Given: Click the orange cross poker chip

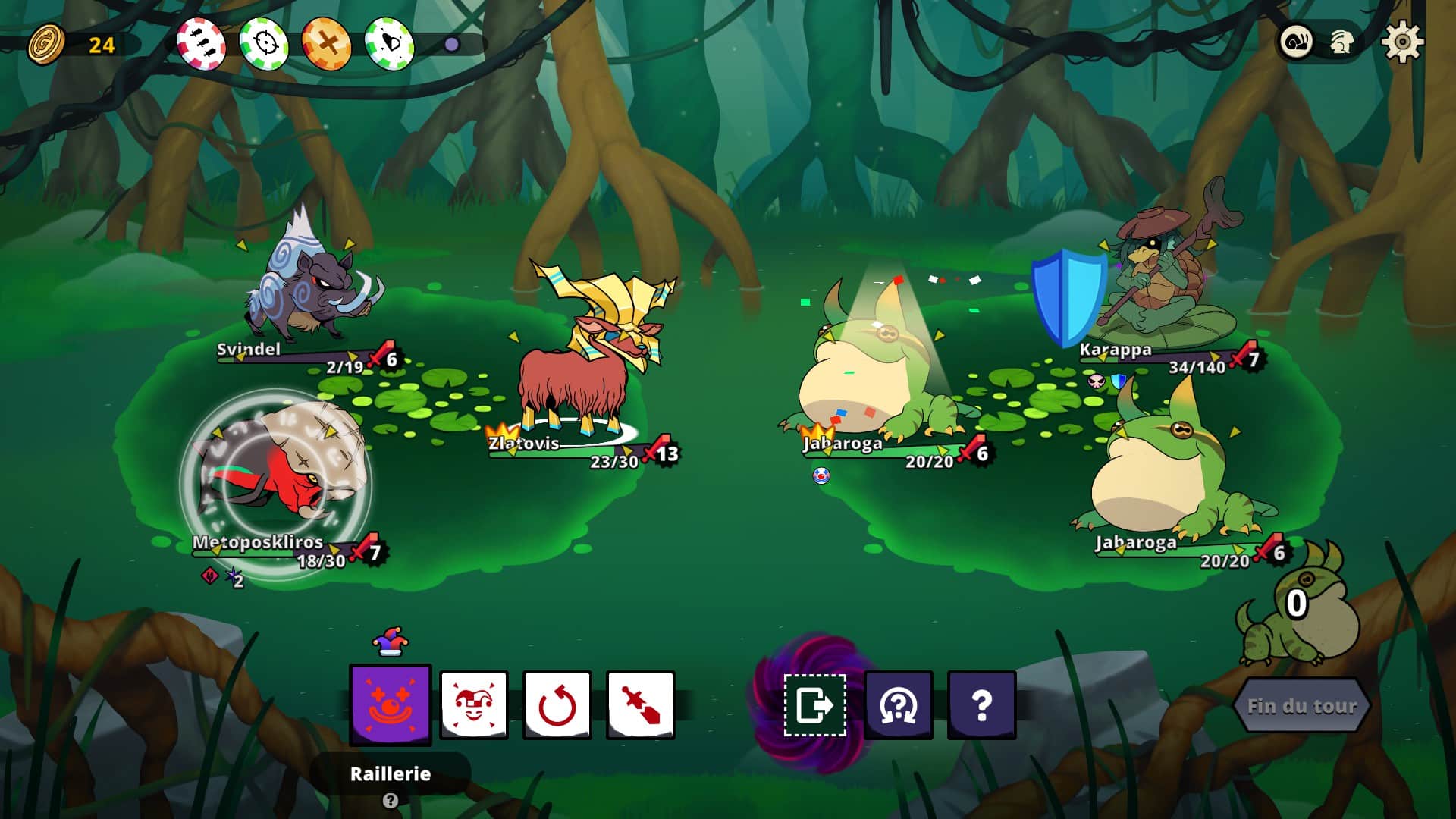Looking at the screenshot, I should 327,43.
